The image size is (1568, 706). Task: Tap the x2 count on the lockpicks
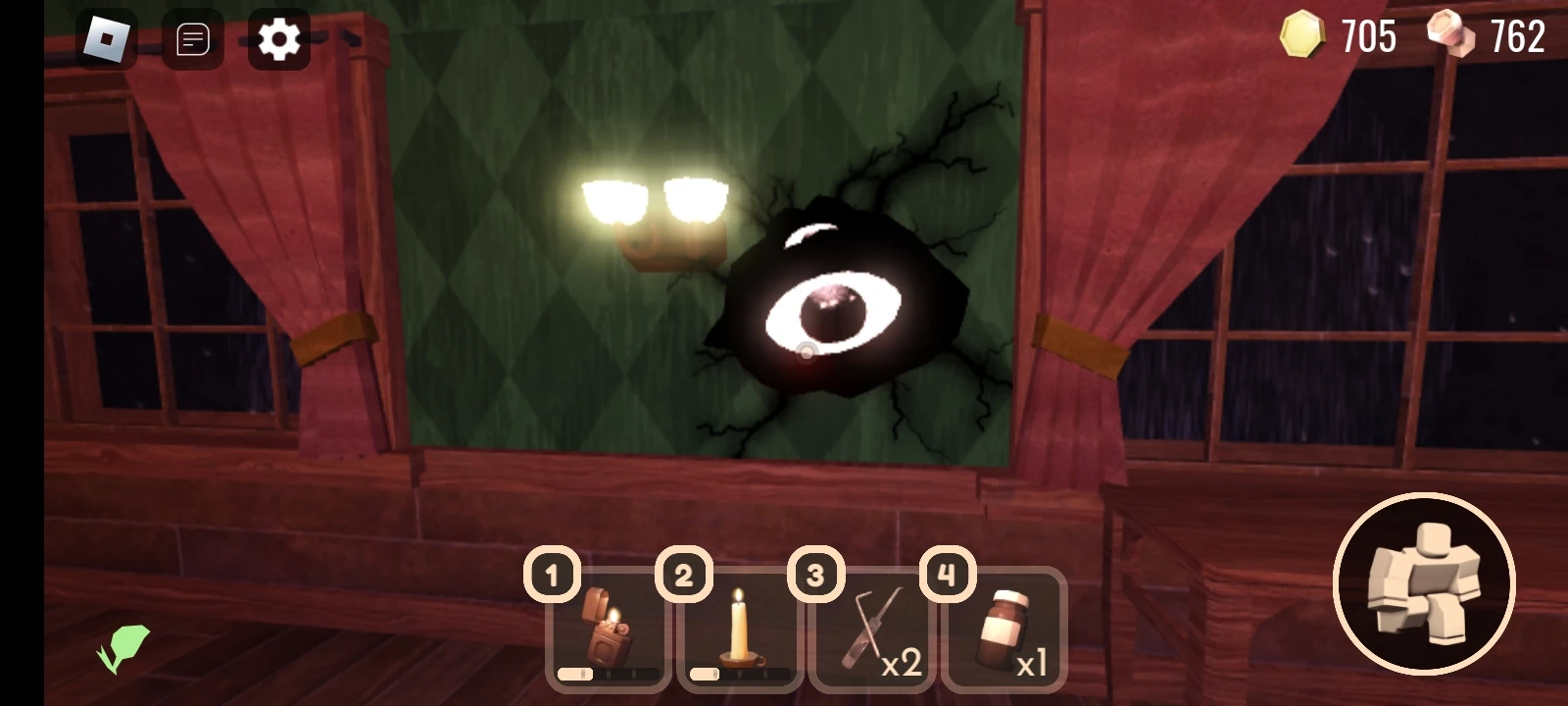point(904,662)
